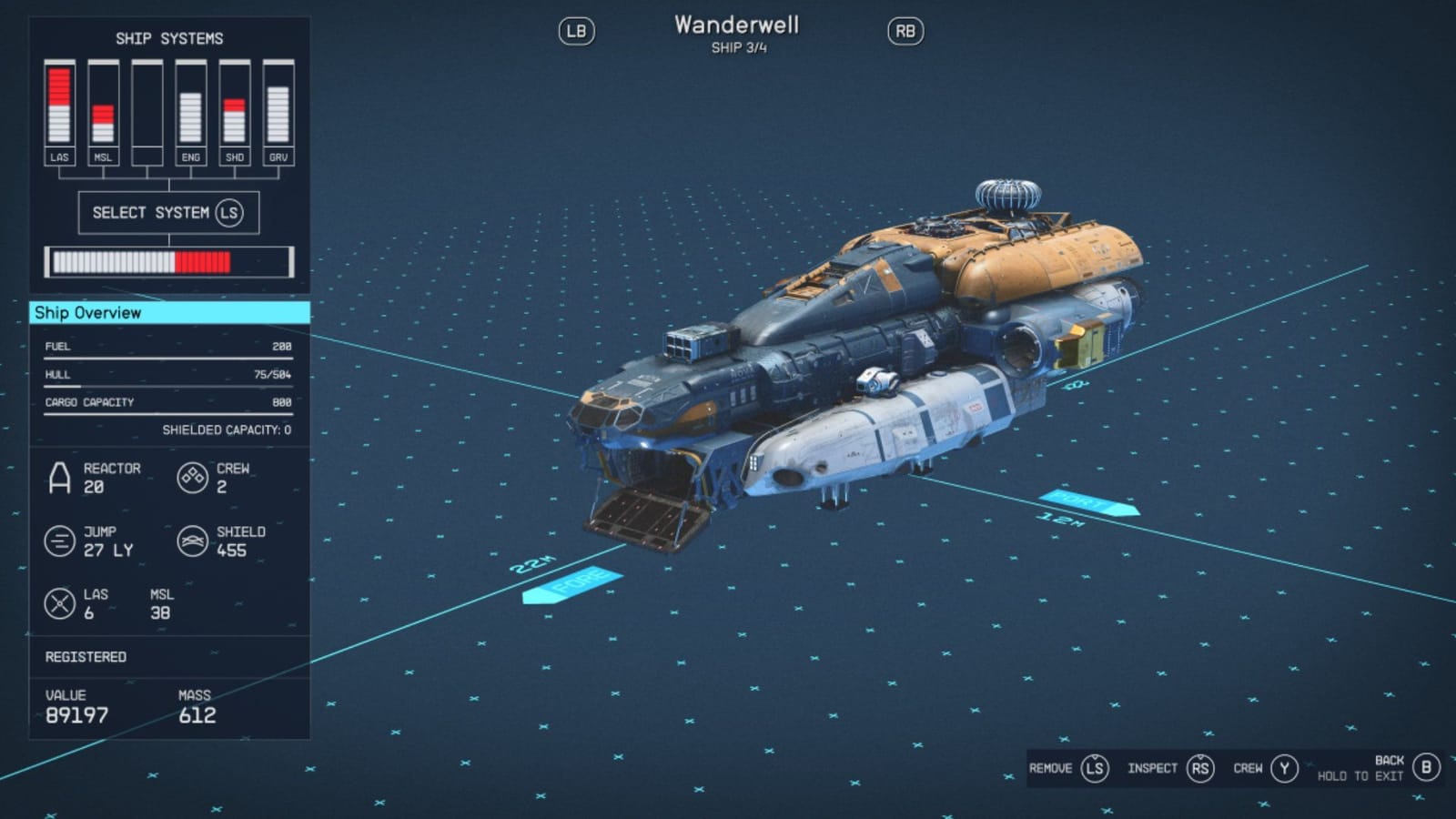The width and height of the screenshot is (1456, 819).
Task: Select the Inspect RS button icon
Action: click(x=1199, y=768)
